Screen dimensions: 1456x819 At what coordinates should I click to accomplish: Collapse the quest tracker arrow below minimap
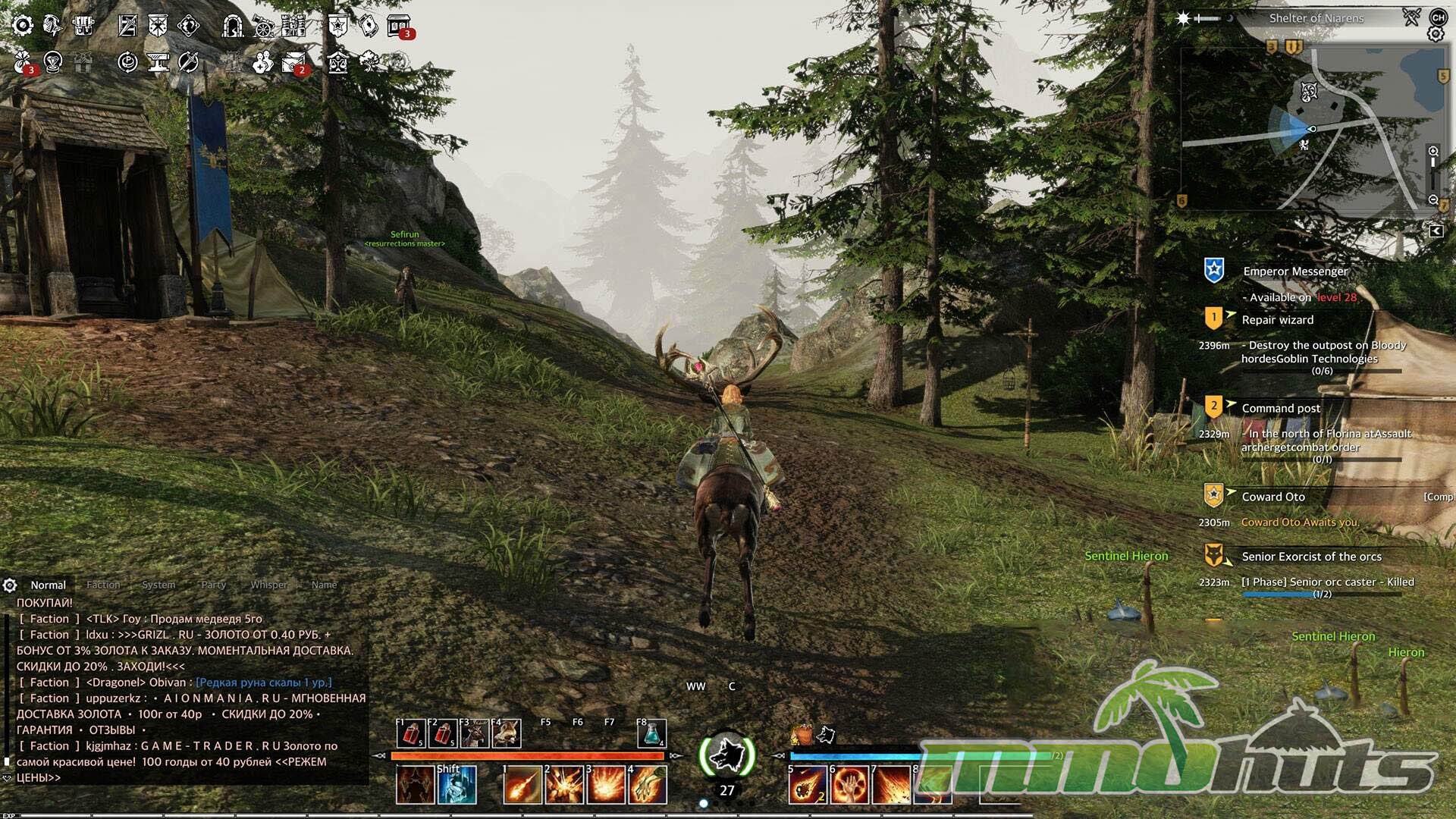[1436, 231]
